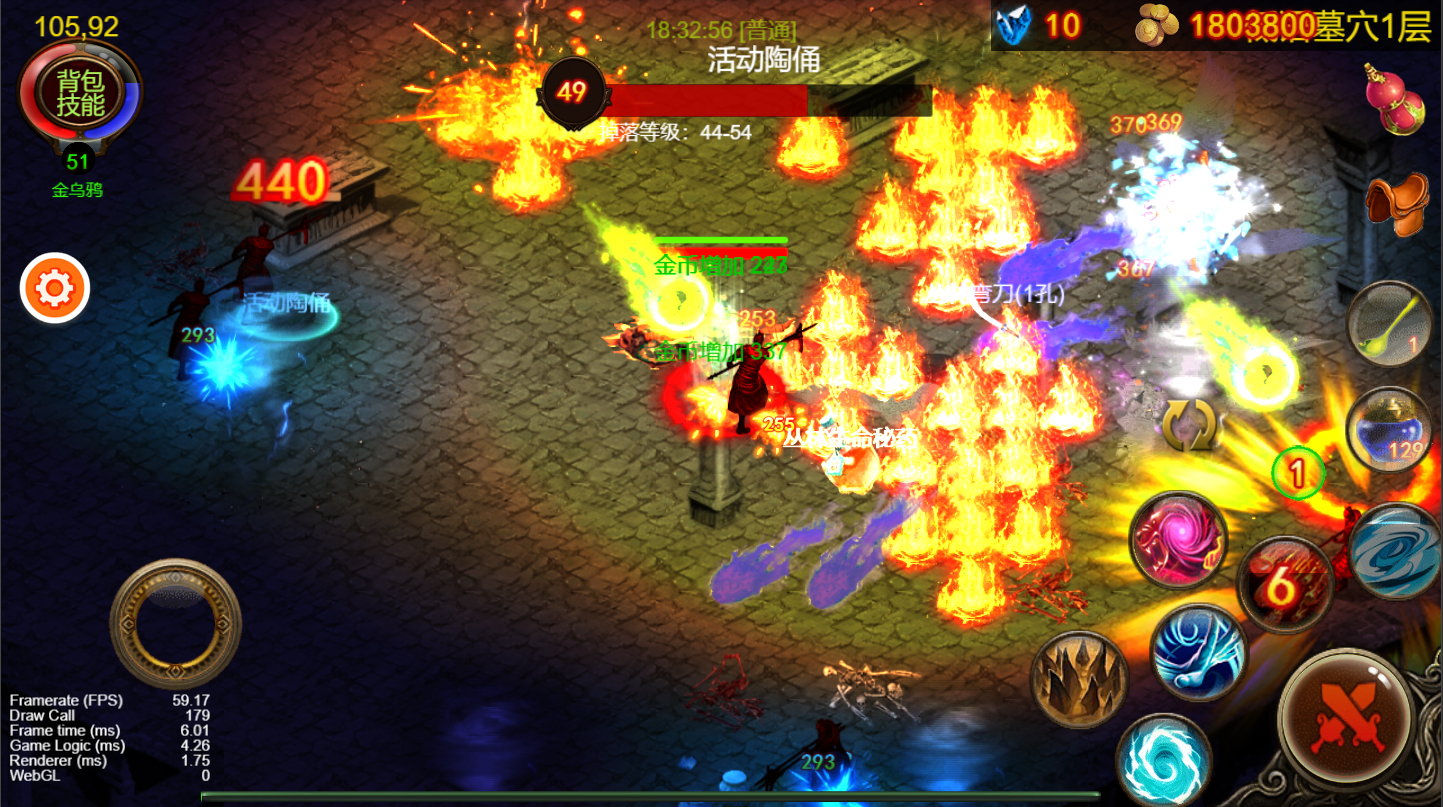Cast the blue-grey whirlwind skill

pyautogui.click(x=1396, y=552)
